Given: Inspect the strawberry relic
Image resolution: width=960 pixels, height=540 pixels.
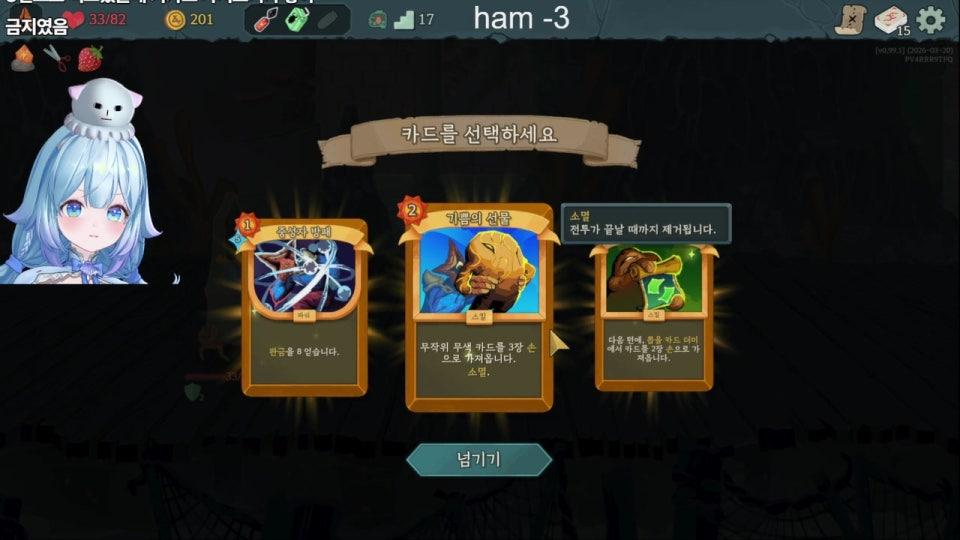Looking at the screenshot, I should coord(90,59).
